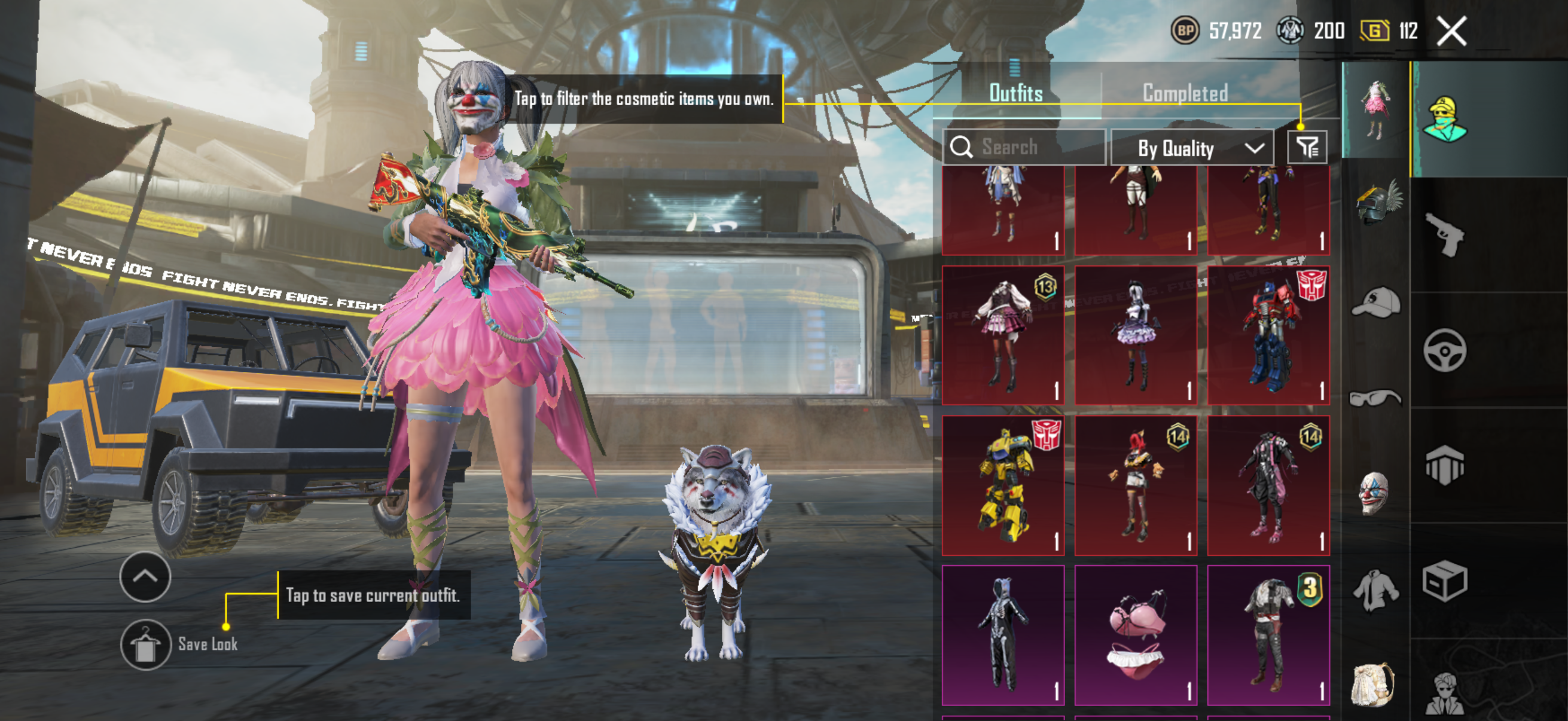Pick the pink bikini outfit
Screen dimensions: 1568x721
[x=1135, y=634]
